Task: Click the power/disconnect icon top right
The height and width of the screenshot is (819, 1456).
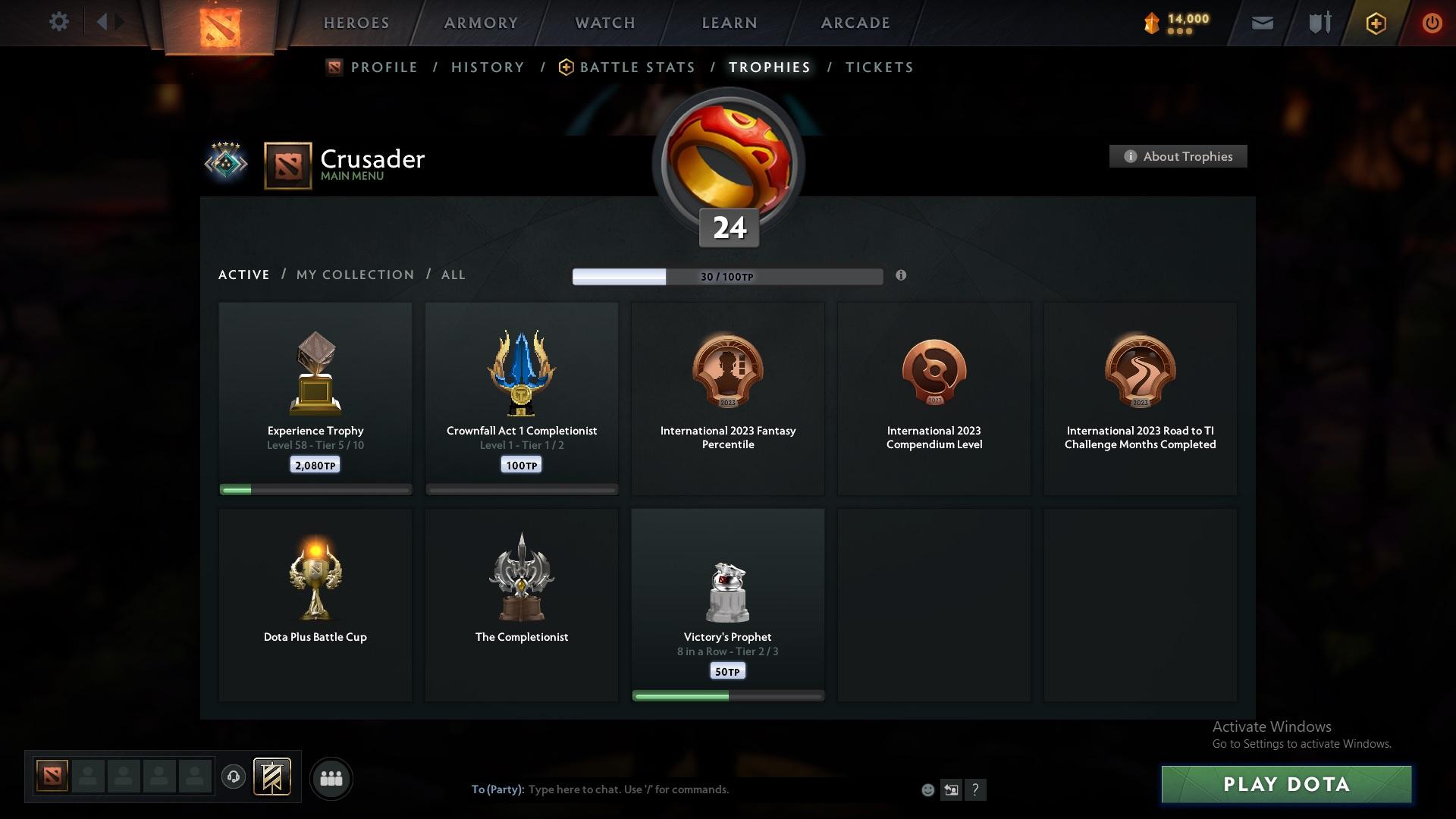Action: click(1432, 23)
